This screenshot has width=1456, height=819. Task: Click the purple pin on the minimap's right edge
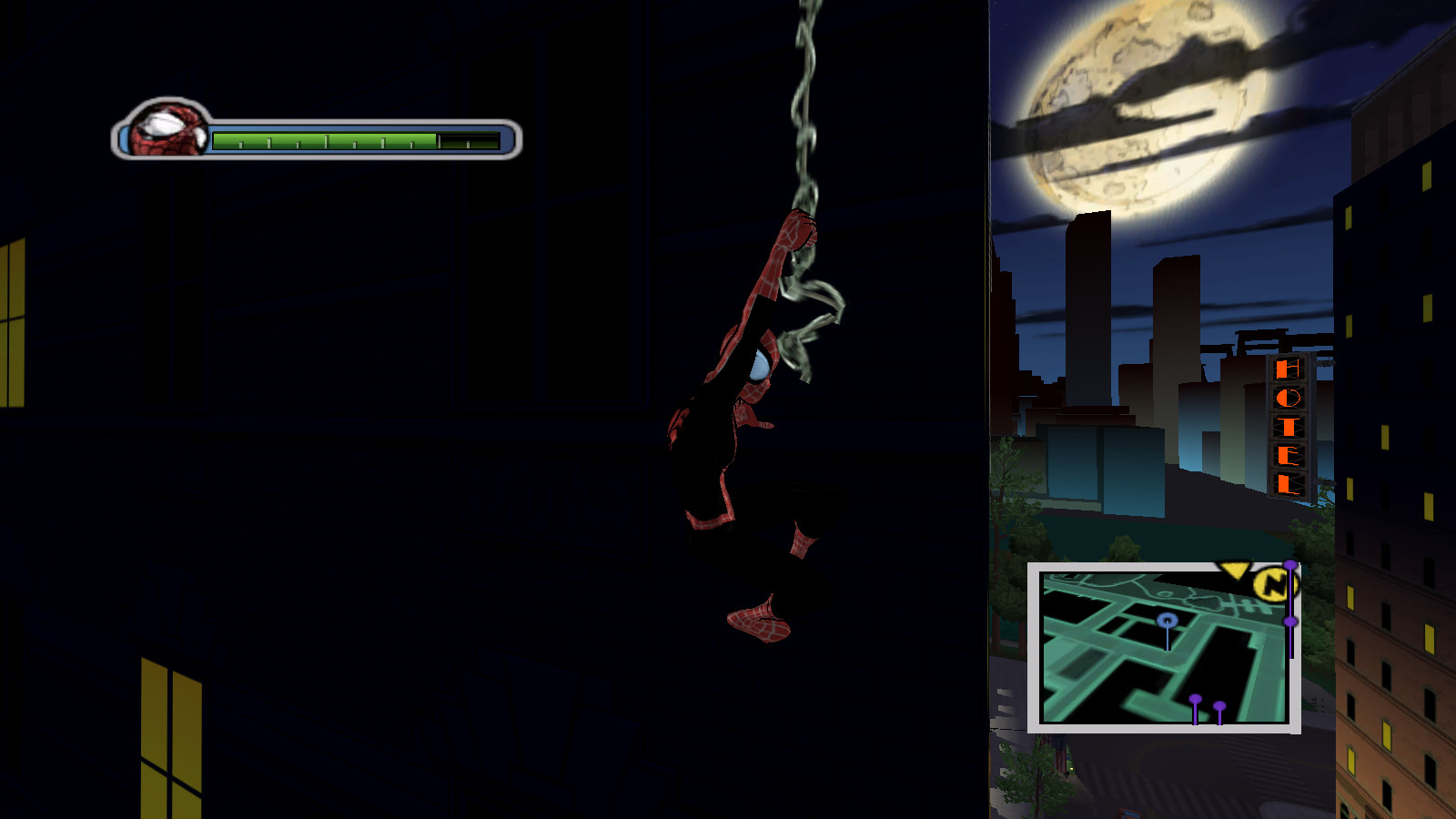[x=1290, y=621]
